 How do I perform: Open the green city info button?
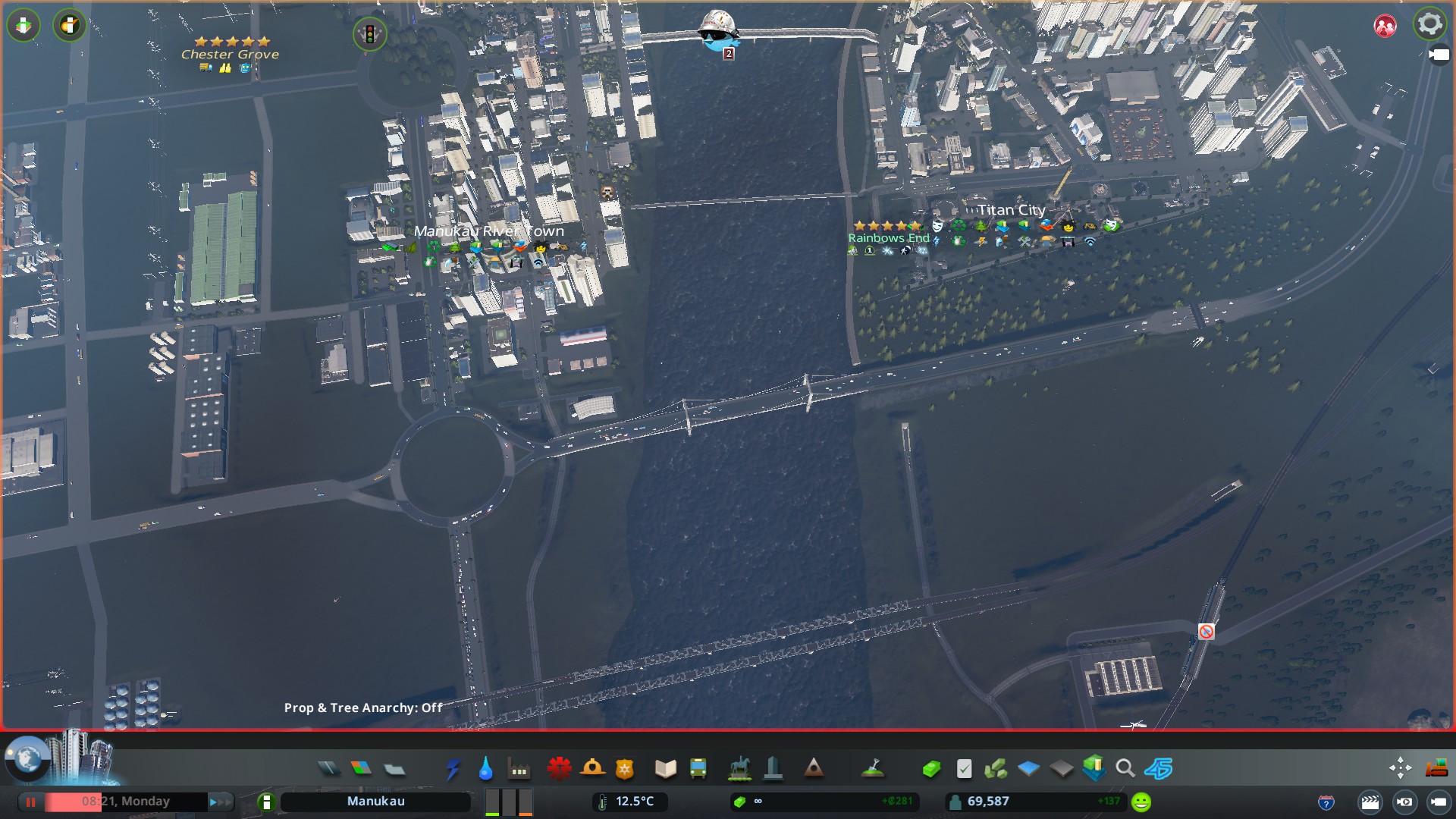(x=266, y=802)
